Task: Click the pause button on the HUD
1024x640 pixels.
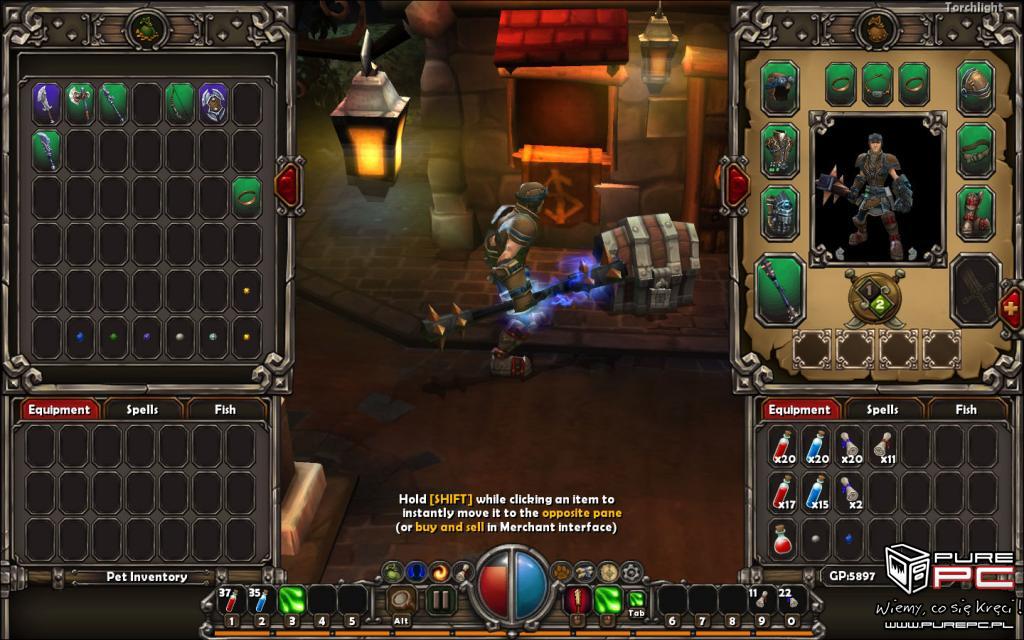Action: [x=440, y=601]
